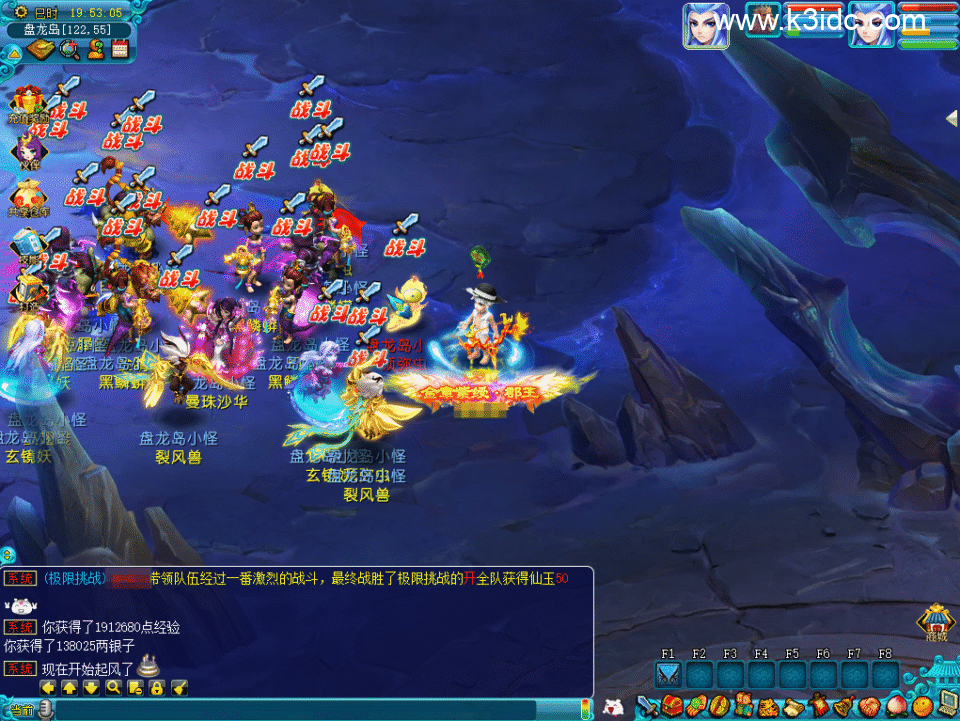Open the 伙伴 companion portrait icon
This screenshot has height=721, width=960.
click(x=26, y=149)
